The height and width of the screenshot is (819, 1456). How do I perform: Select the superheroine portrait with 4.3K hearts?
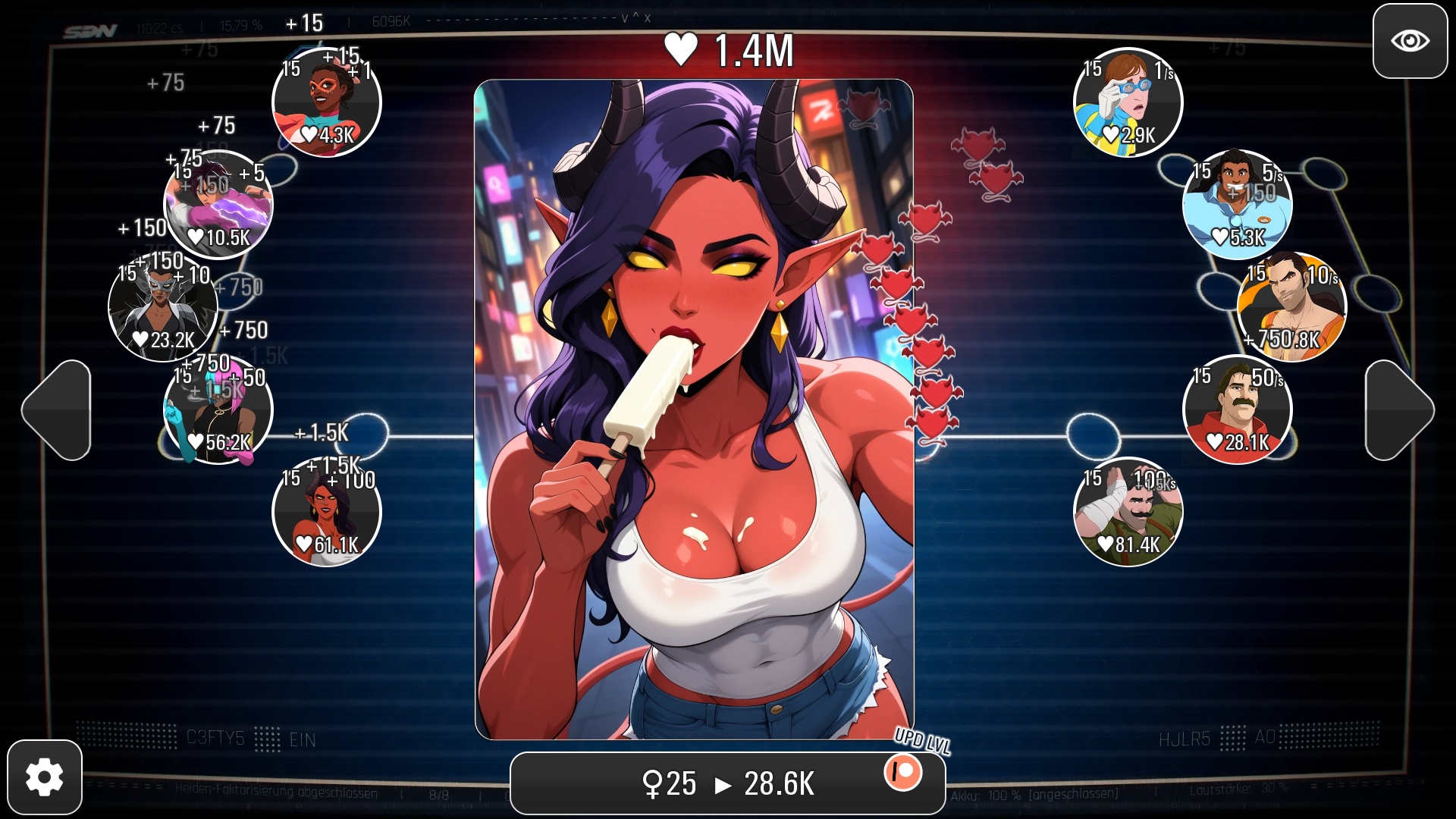[x=325, y=103]
